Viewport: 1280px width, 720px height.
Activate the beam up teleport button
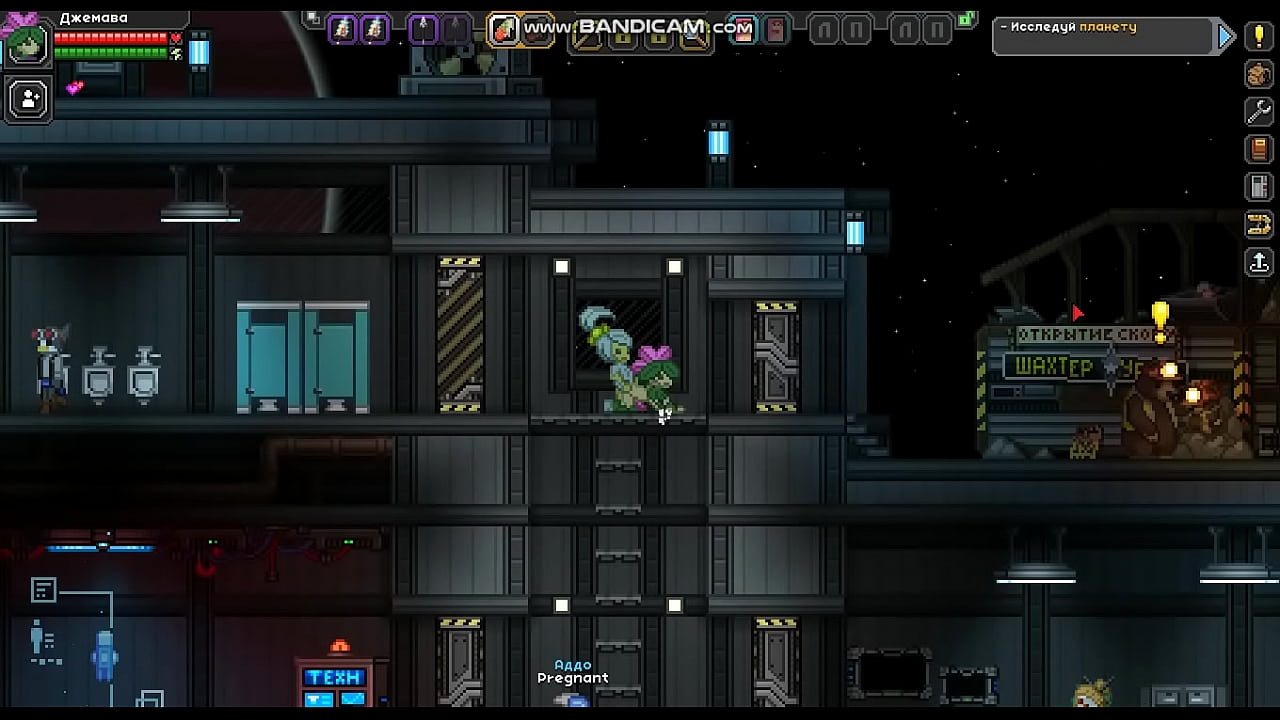pyautogui.click(x=1258, y=262)
